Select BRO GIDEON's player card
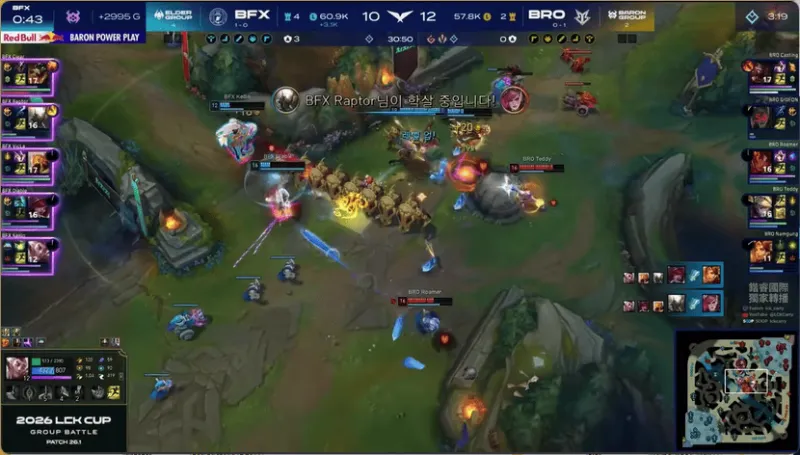 click(770, 116)
